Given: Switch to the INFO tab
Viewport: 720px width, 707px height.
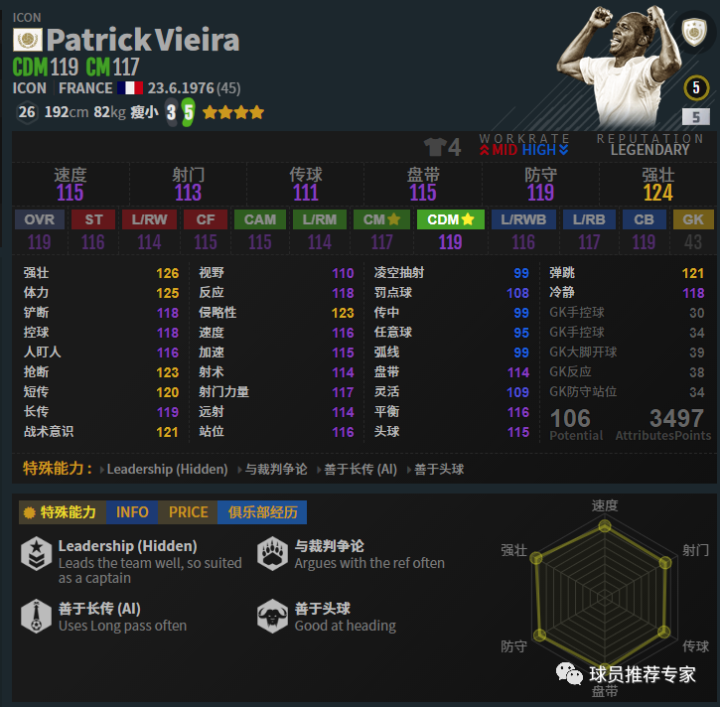Looking at the screenshot, I should click(132, 512).
